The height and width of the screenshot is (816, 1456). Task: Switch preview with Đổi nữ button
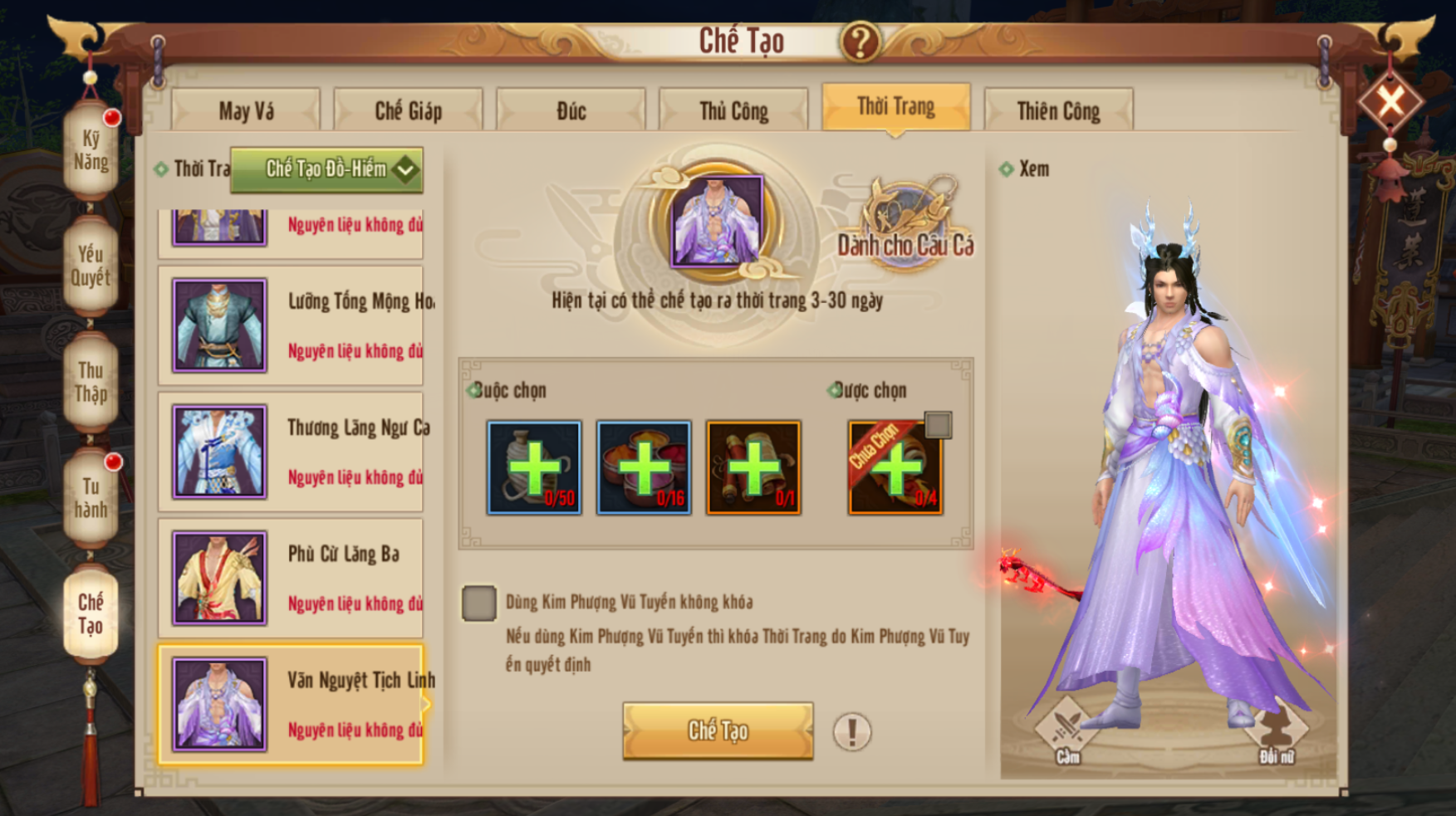coord(1276,731)
